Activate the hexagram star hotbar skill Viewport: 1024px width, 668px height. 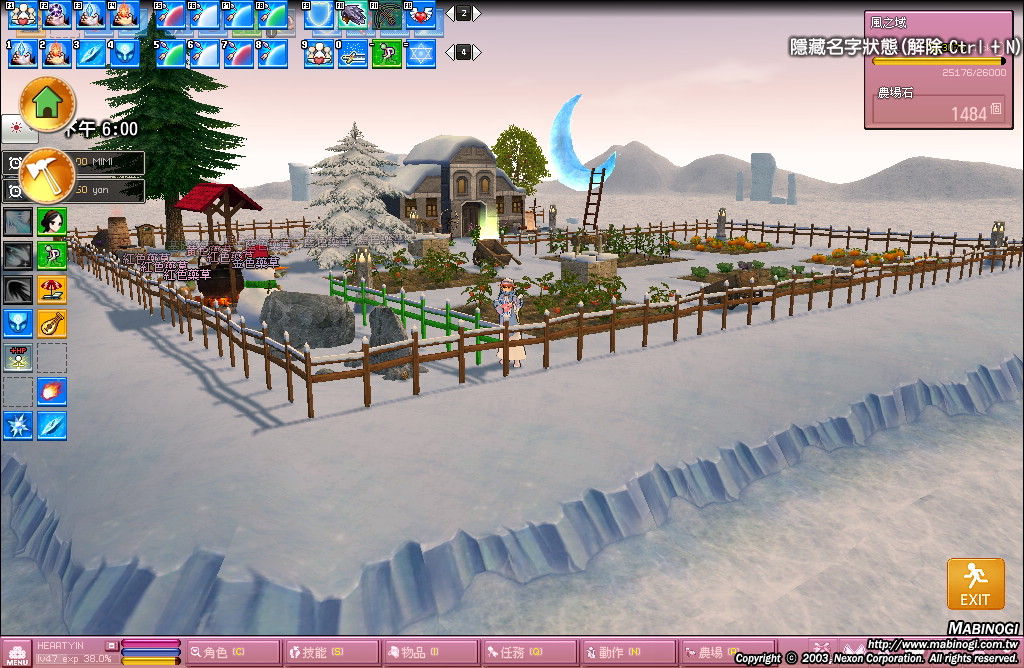point(420,53)
